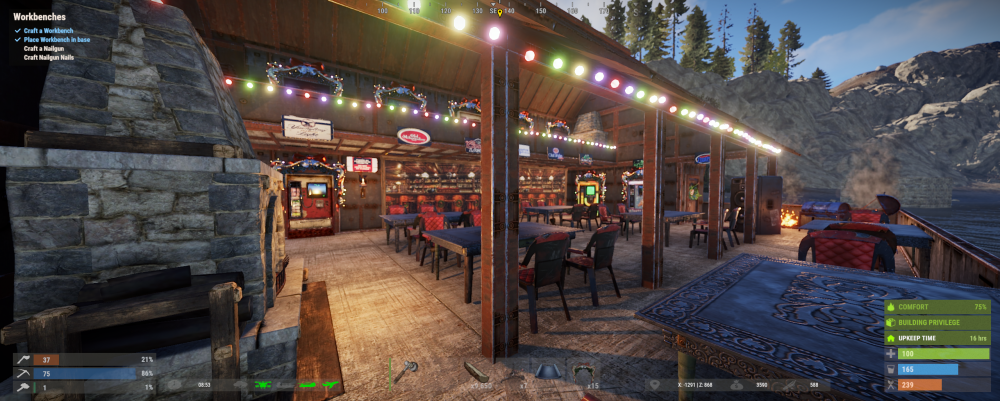
Task: Select the stone hatchet hotbar slot
Action: tap(406, 371)
